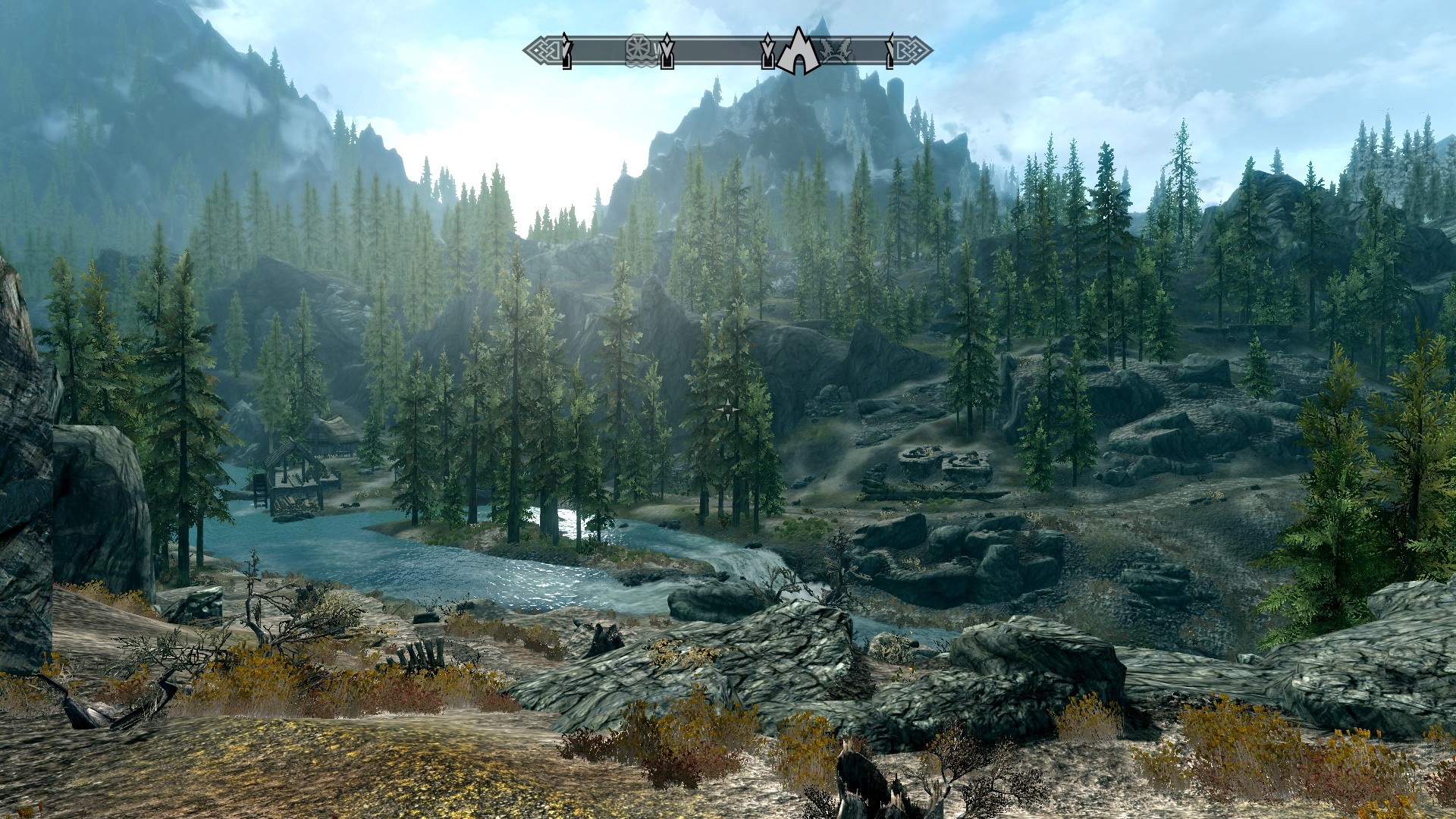Select the faded water wheel mill marker

pos(639,50)
